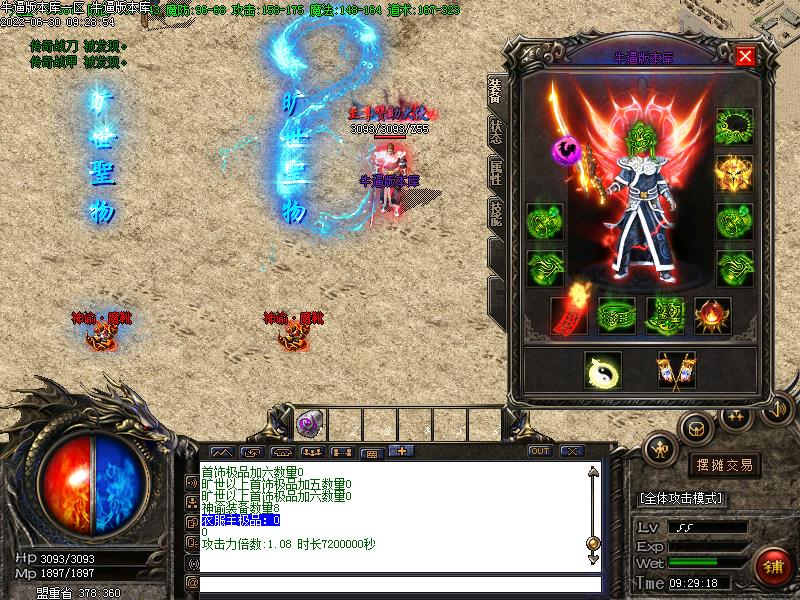Open the 摆摊交易 stall trading button
This screenshot has width=800, height=600.
723,465
